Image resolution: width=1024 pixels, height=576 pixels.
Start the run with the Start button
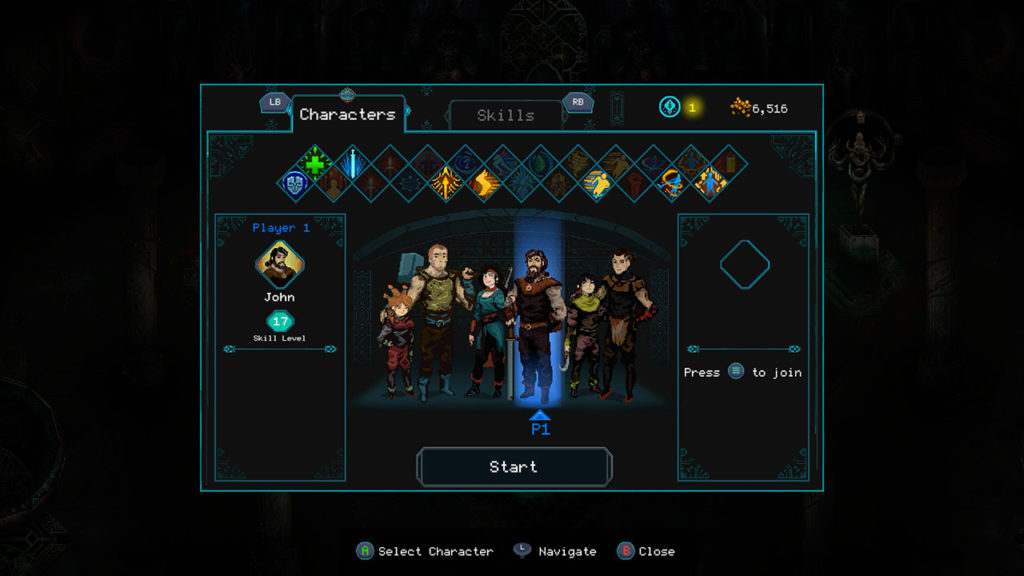click(x=513, y=467)
